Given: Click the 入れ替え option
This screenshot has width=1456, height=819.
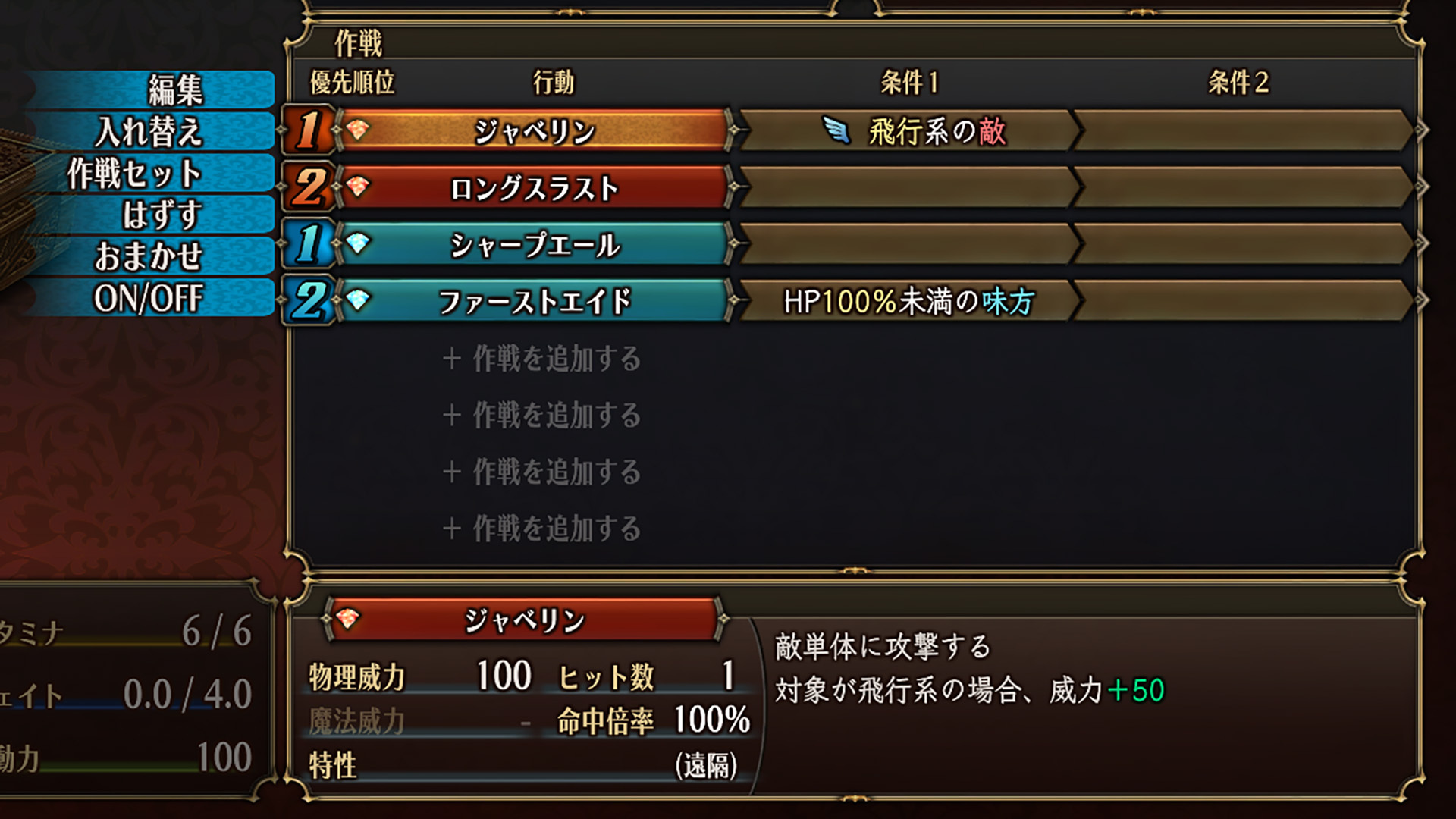Looking at the screenshot, I should (153, 129).
